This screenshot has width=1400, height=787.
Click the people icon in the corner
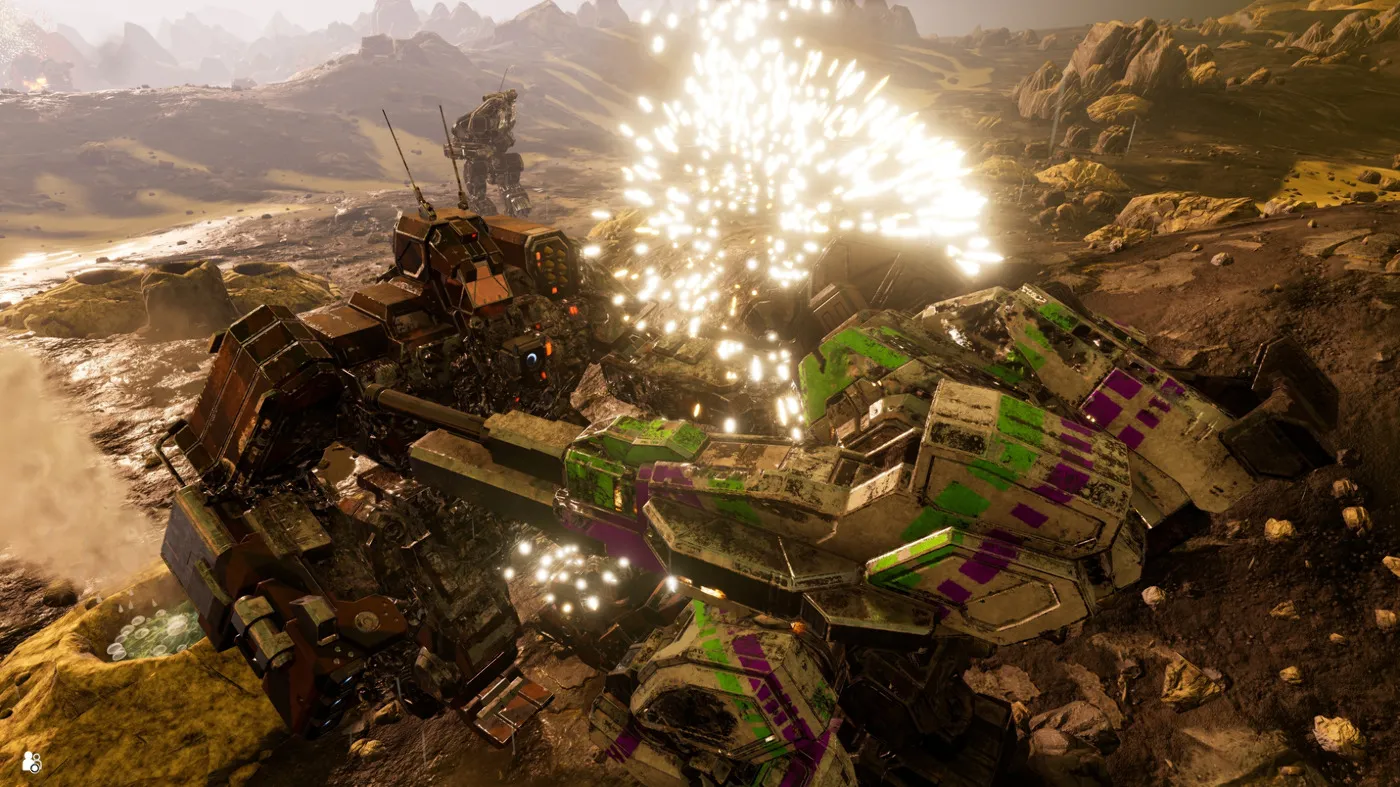coord(31,762)
